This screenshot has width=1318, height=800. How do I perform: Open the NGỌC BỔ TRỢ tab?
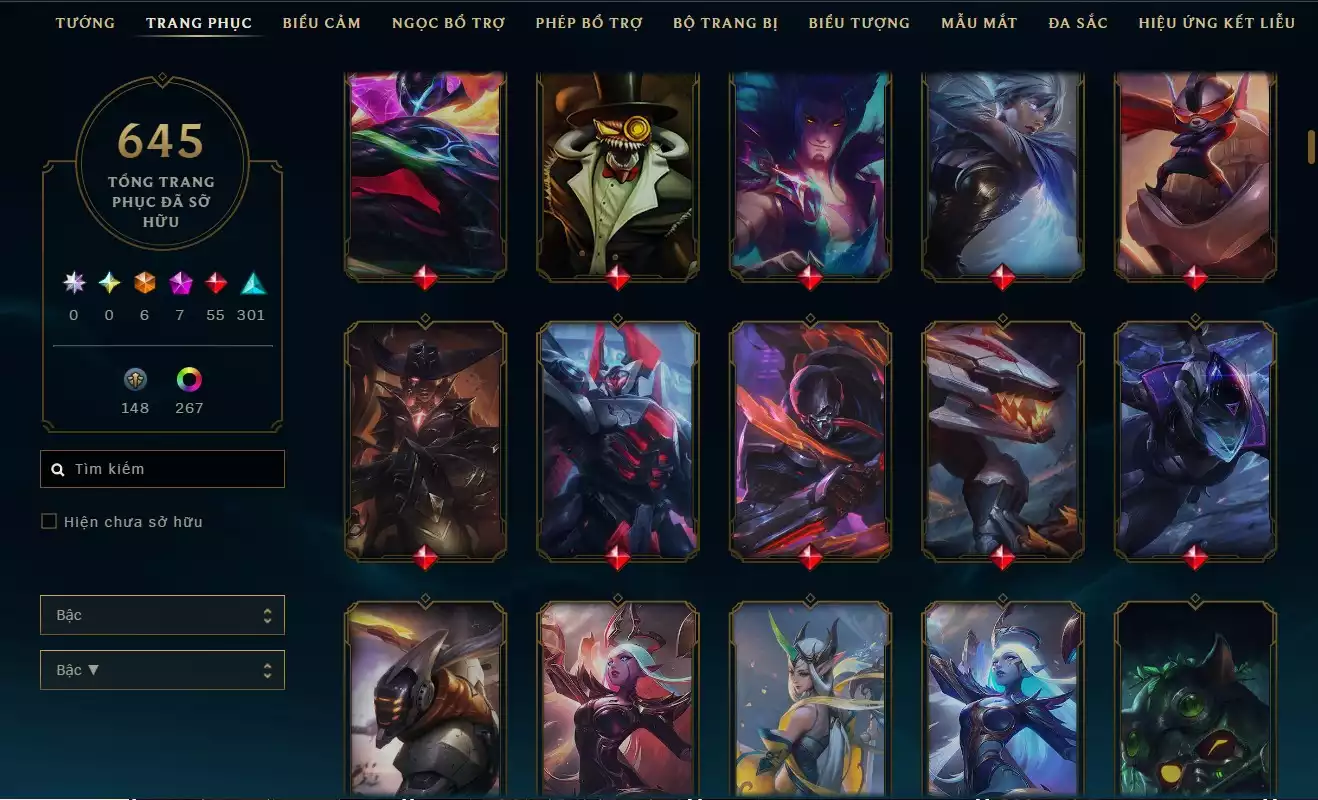448,22
